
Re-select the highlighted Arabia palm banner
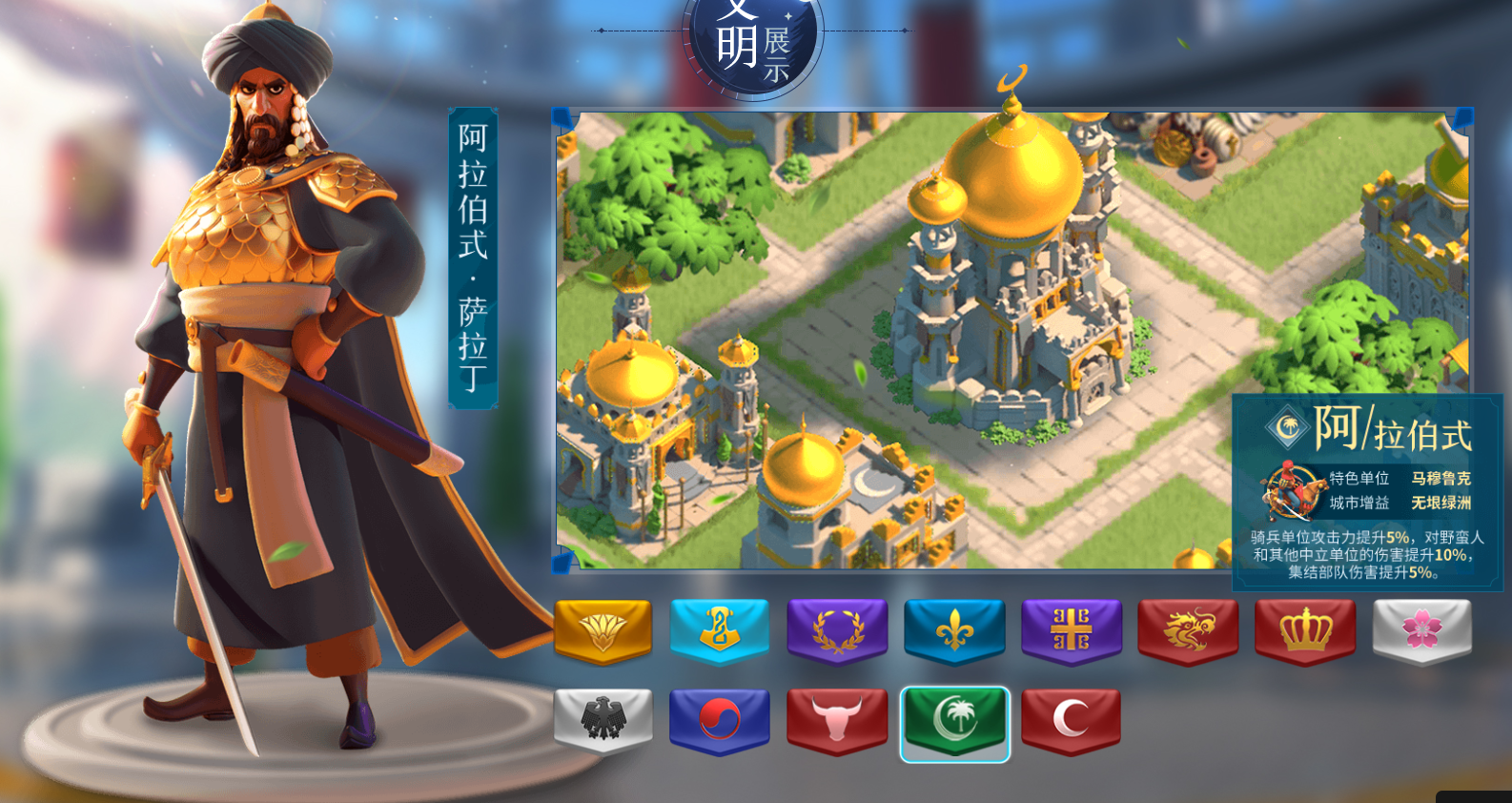954,720
